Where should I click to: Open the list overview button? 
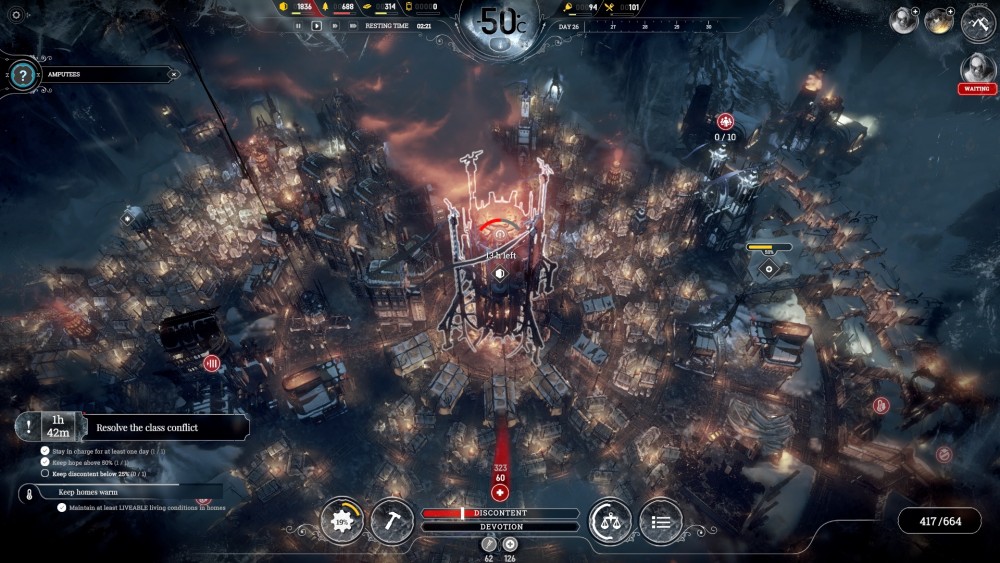661,521
